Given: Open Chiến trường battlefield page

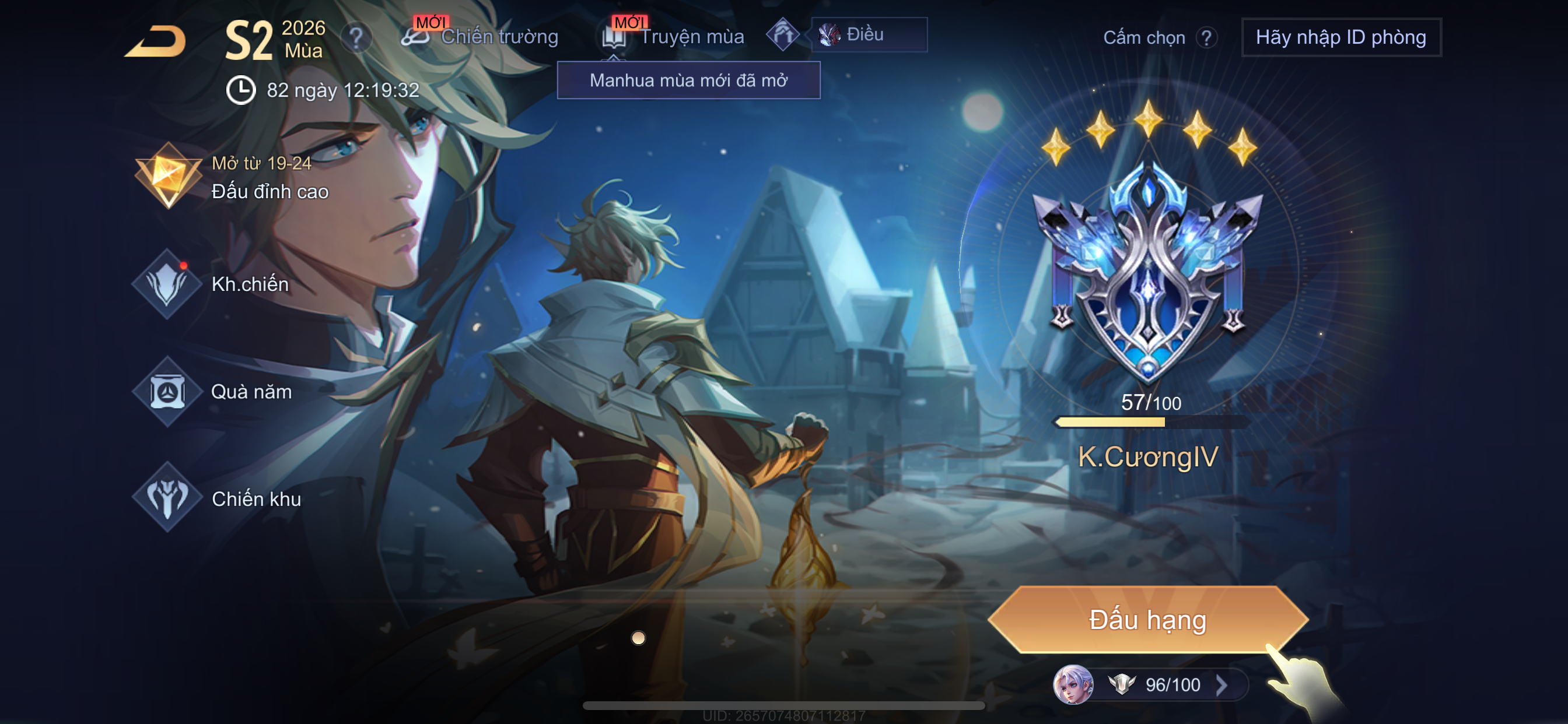Looking at the screenshot, I should [481, 37].
